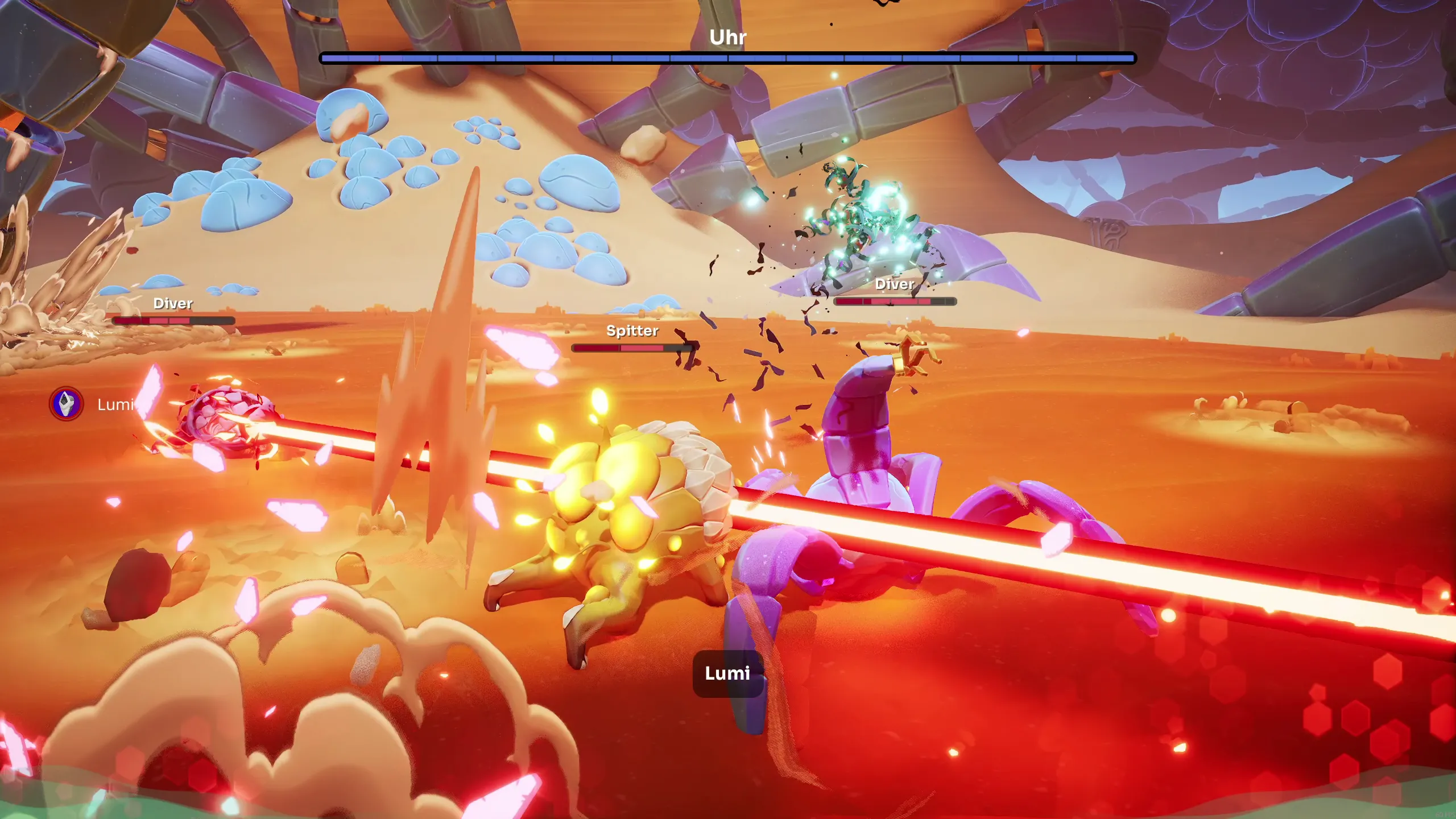The width and height of the screenshot is (1456, 819).
Task: Toggle the right Diver health bar display
Action: coord(894,302)
